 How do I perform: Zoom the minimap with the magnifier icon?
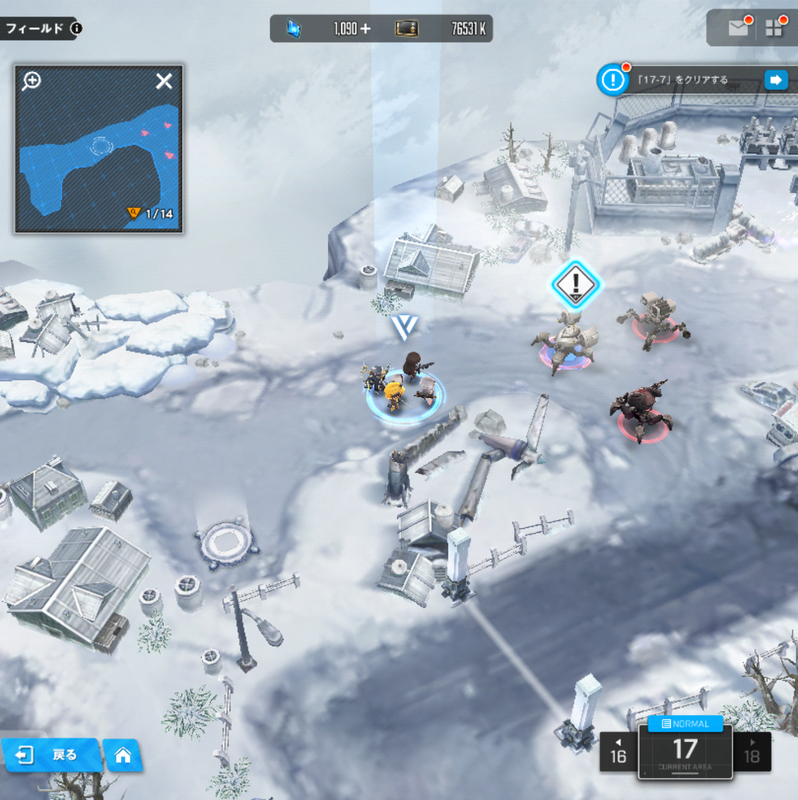(x=32, y=81)
